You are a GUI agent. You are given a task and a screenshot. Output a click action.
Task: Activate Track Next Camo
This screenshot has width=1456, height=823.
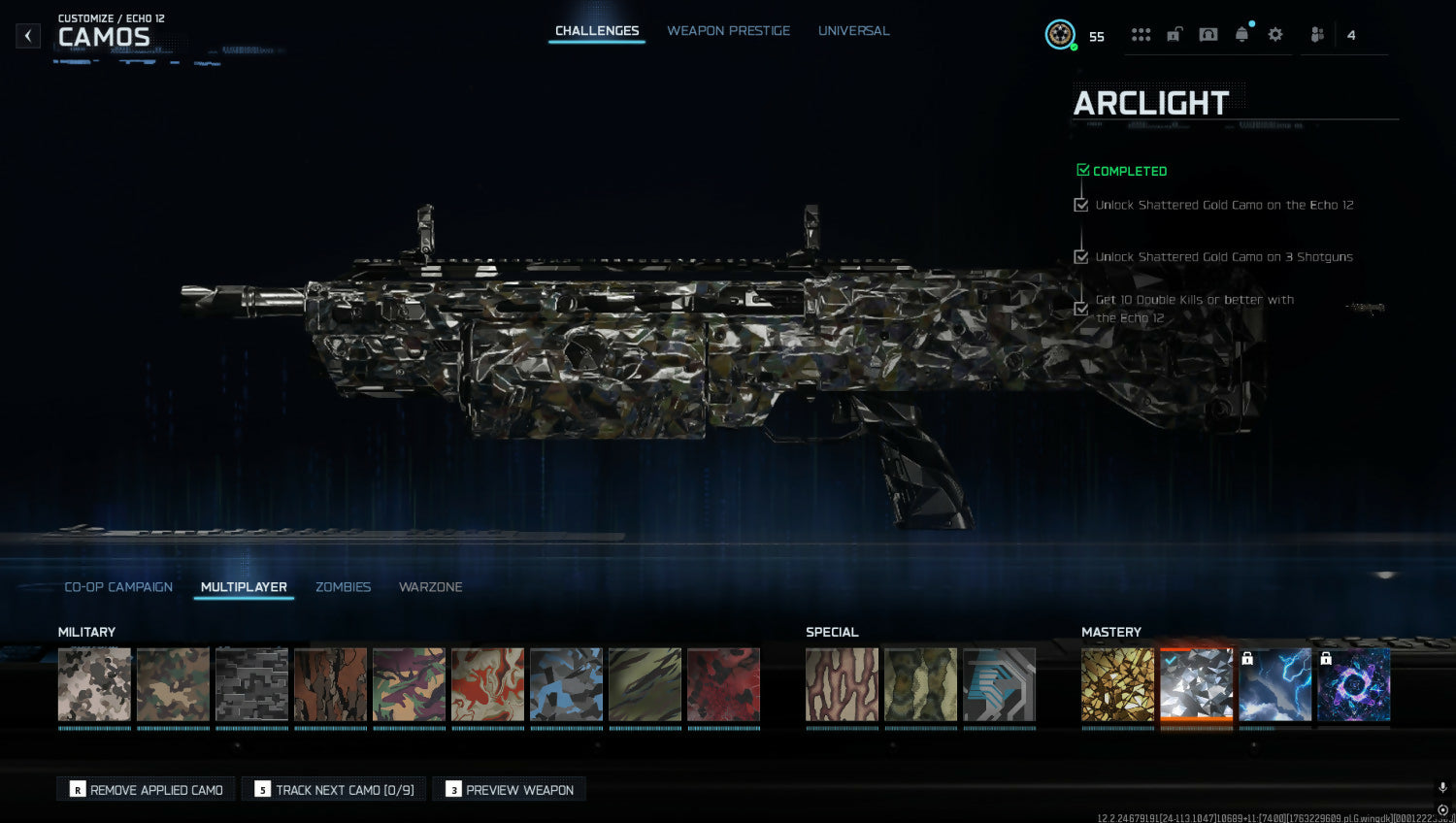(x=335, y=790)
